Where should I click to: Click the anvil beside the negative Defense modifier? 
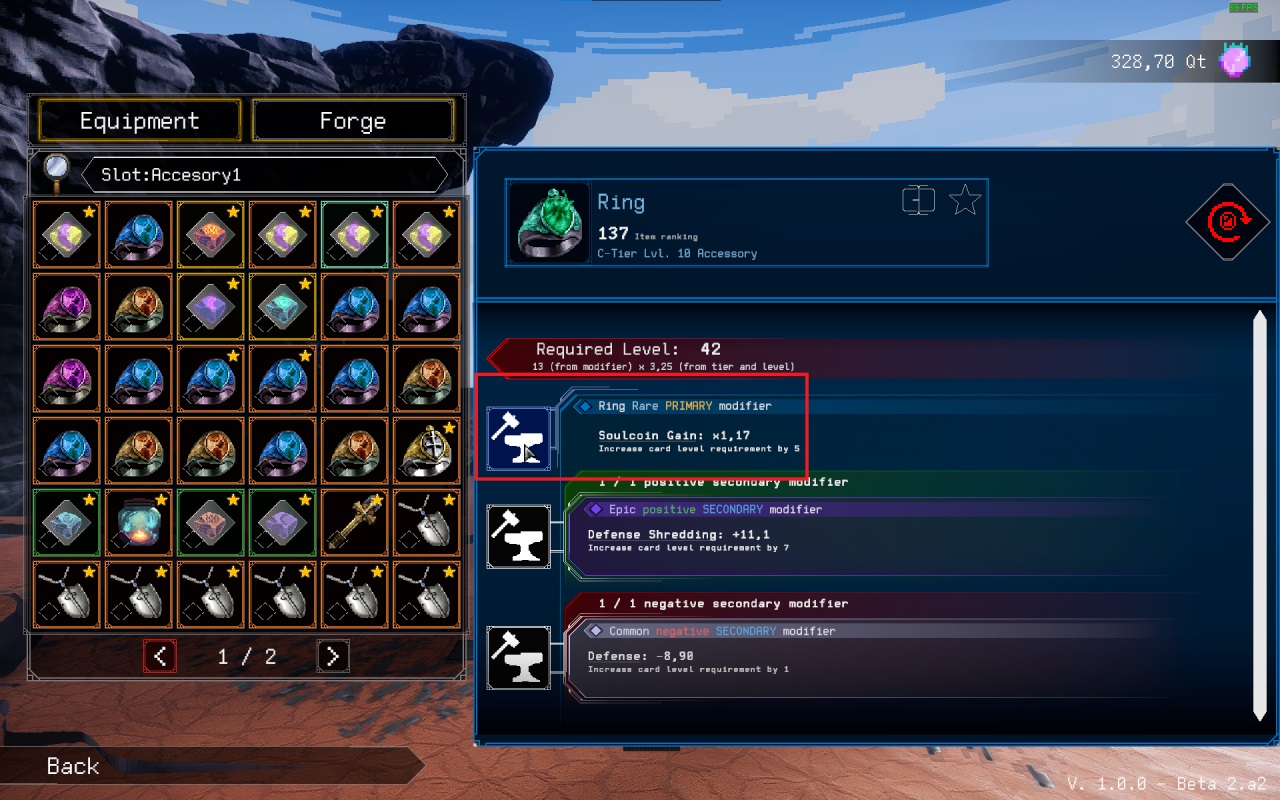pyautogui.click(x=518, y=657)
